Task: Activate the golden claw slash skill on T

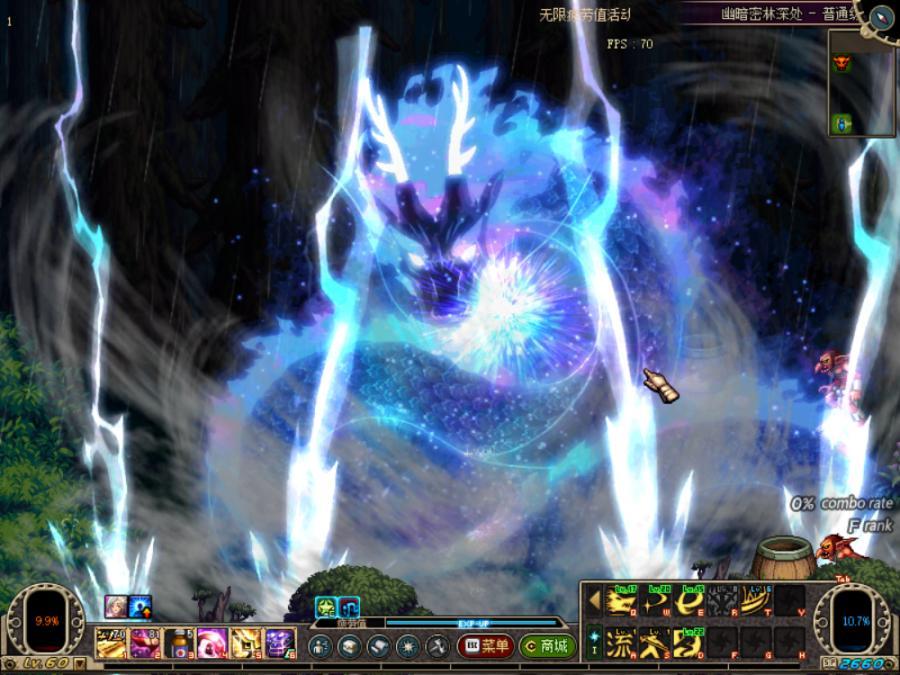Action: click(756, 601)
